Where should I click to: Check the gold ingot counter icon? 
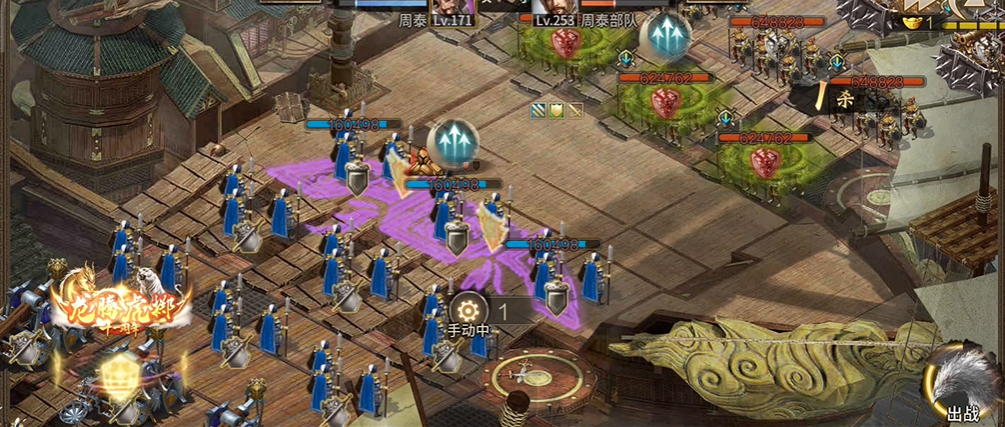click(910, 21)
